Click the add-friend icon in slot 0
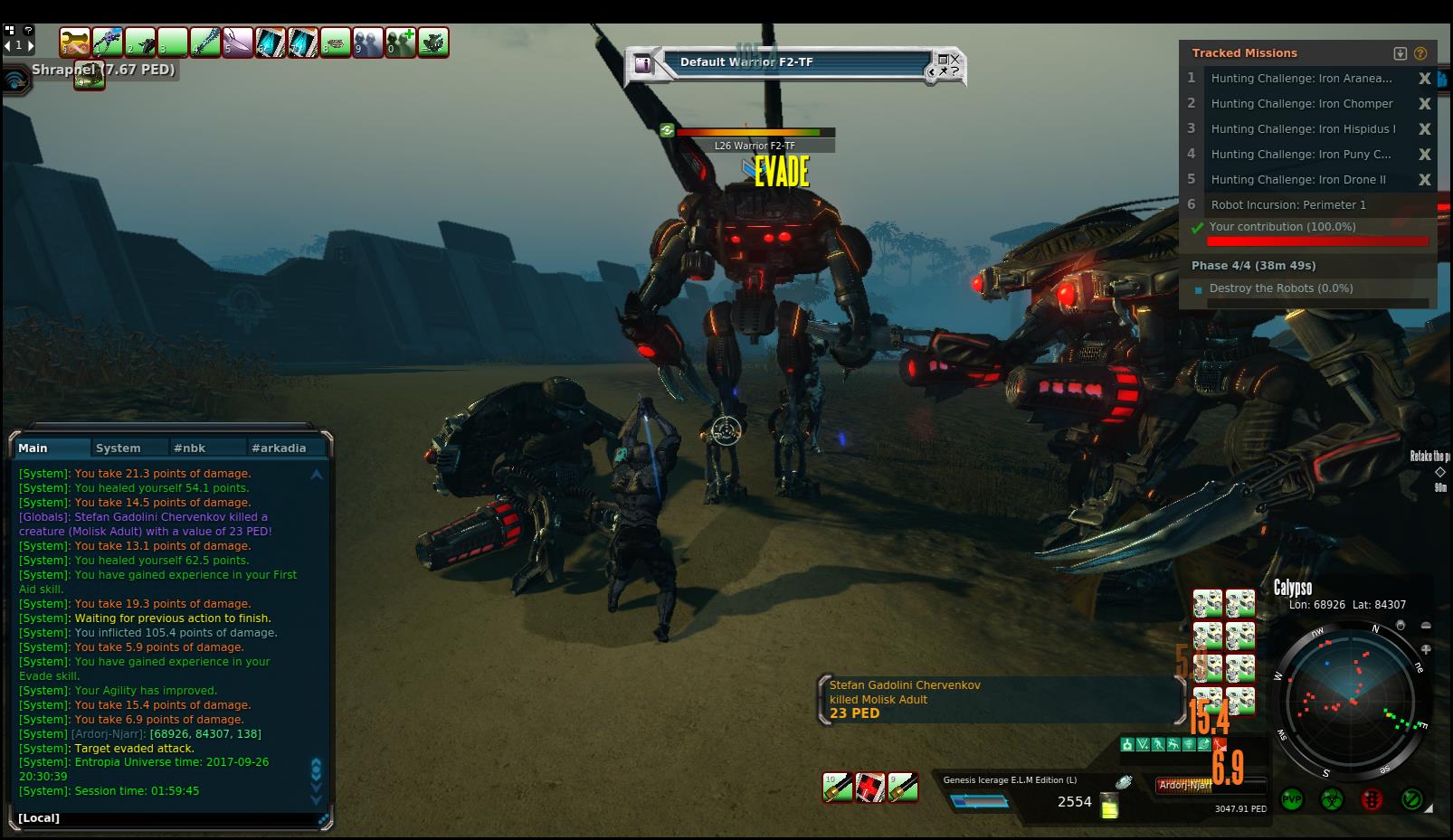 [x=401, y=42]
